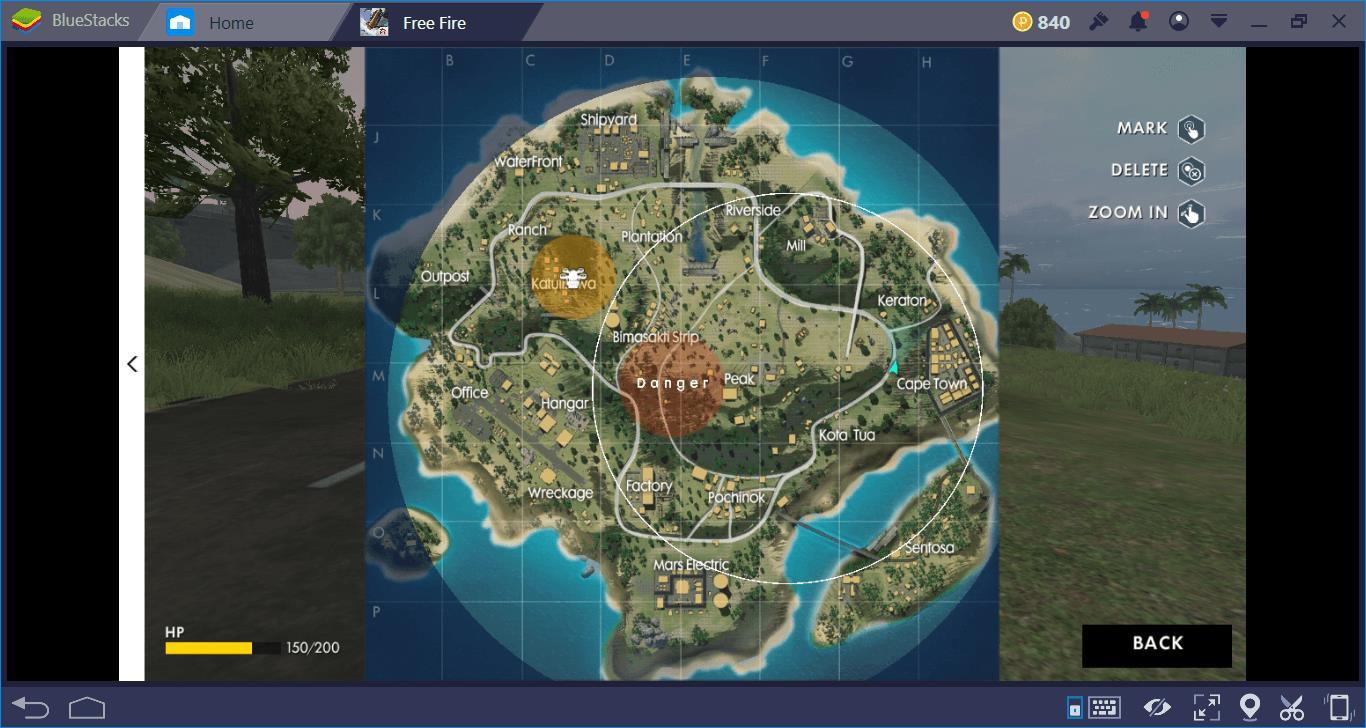This screenshot has width=1366, height=728.
Task: Open the BlueStacks keyboard controls icon
Action: click(x=1103, y=707)
